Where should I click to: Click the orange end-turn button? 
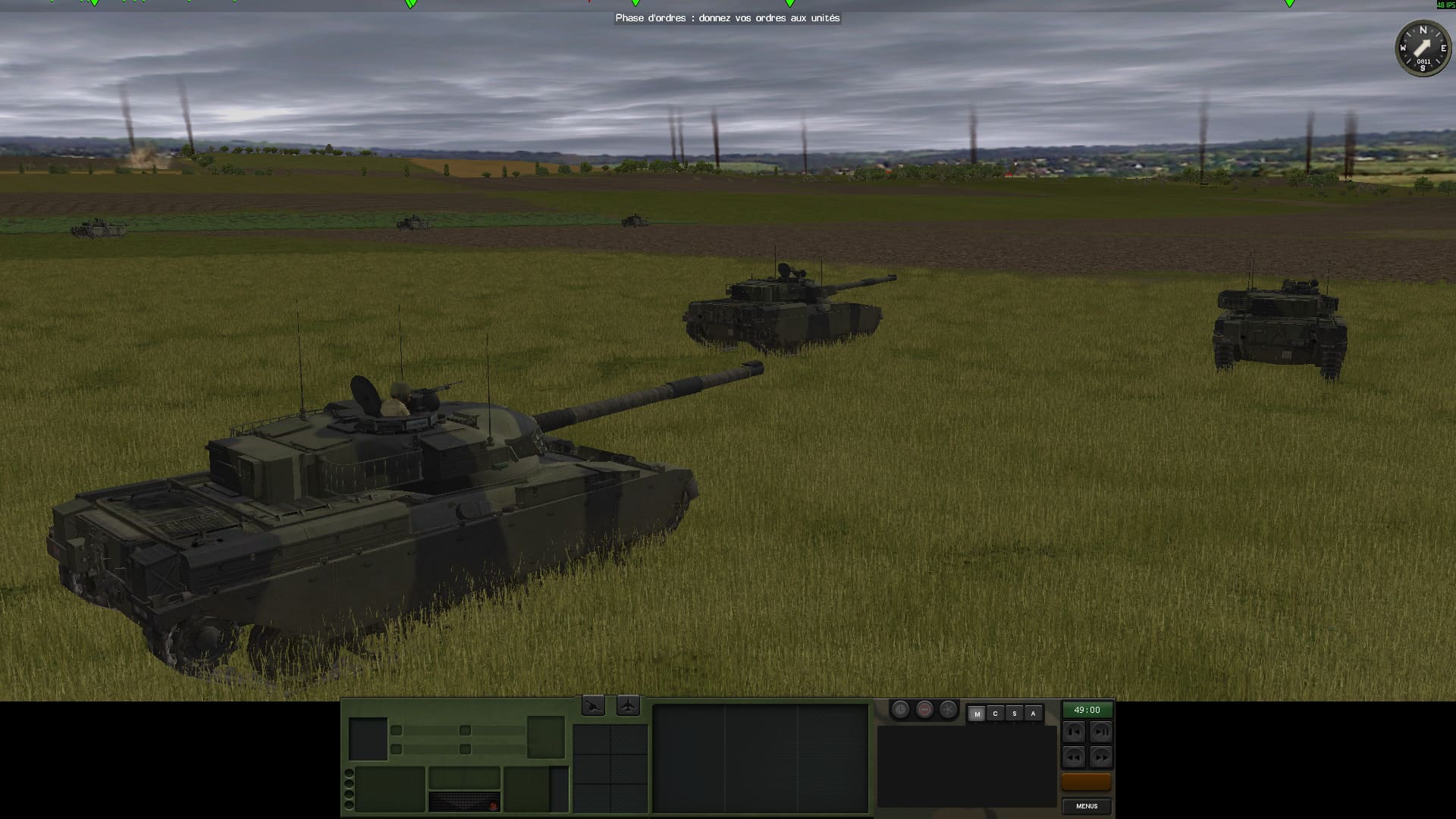point(1086,782)
